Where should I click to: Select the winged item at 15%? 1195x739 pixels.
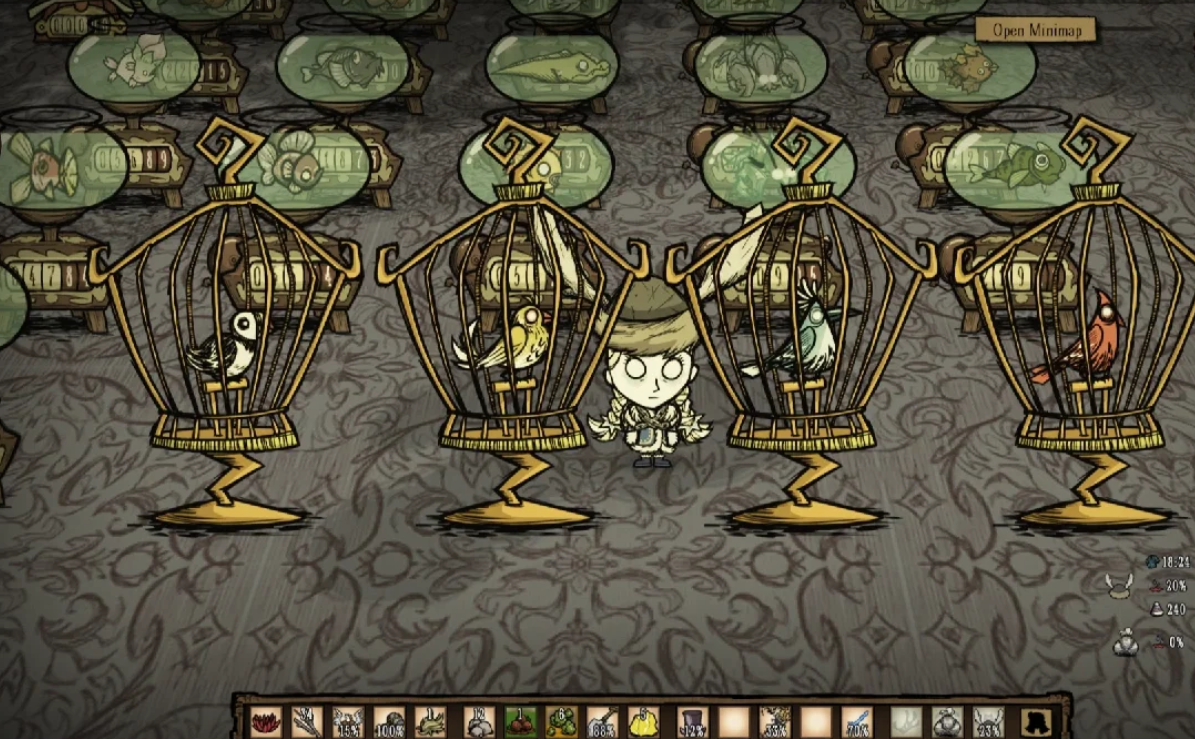tap(347, 718)
